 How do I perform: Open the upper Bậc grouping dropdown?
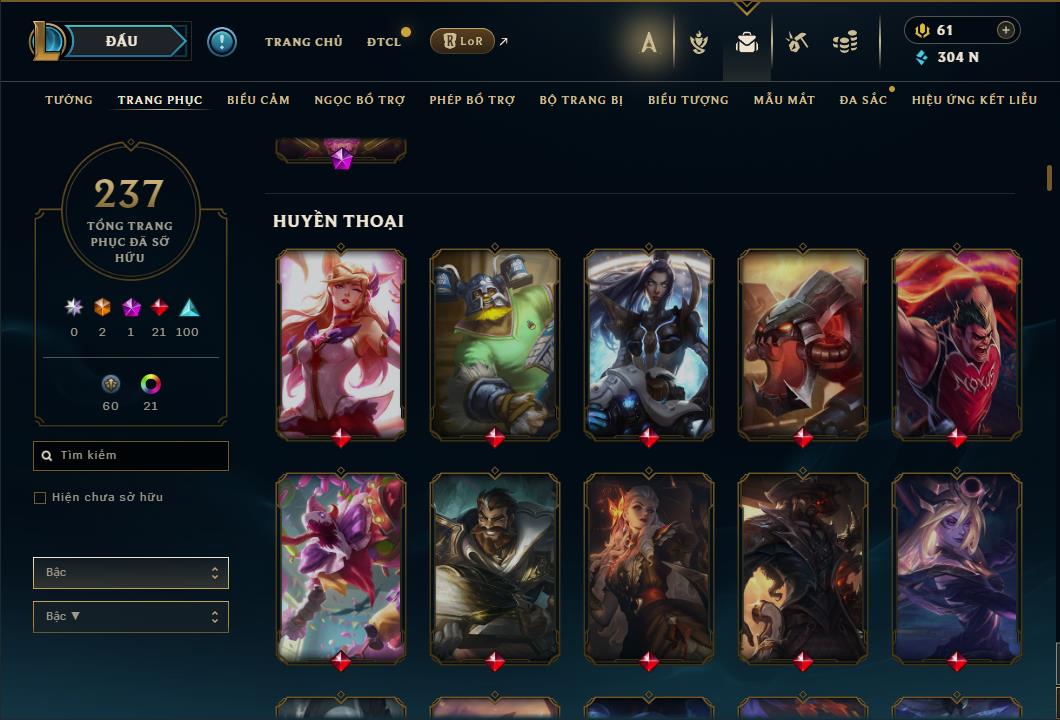131,573
